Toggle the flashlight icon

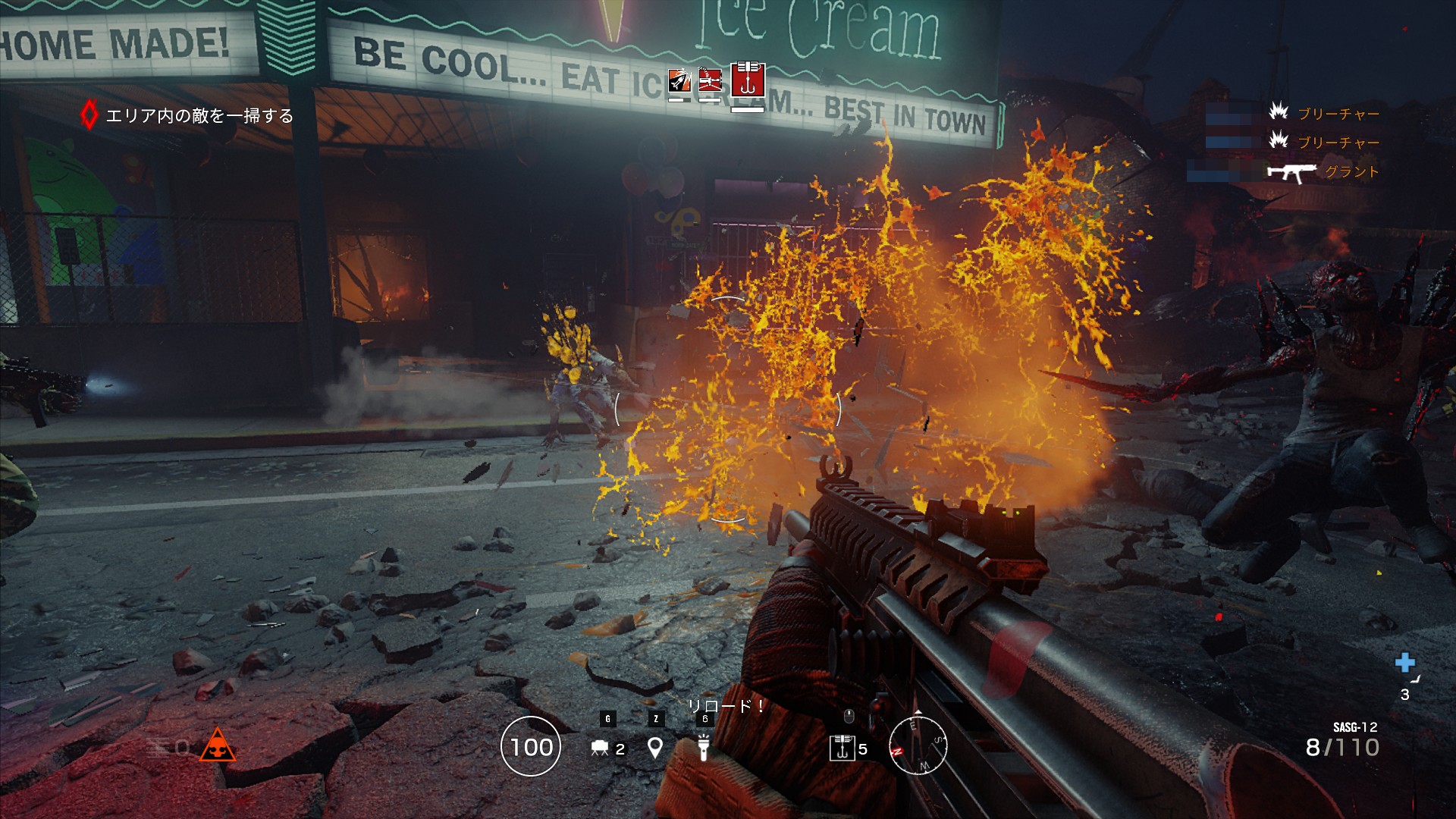[704, 747]
